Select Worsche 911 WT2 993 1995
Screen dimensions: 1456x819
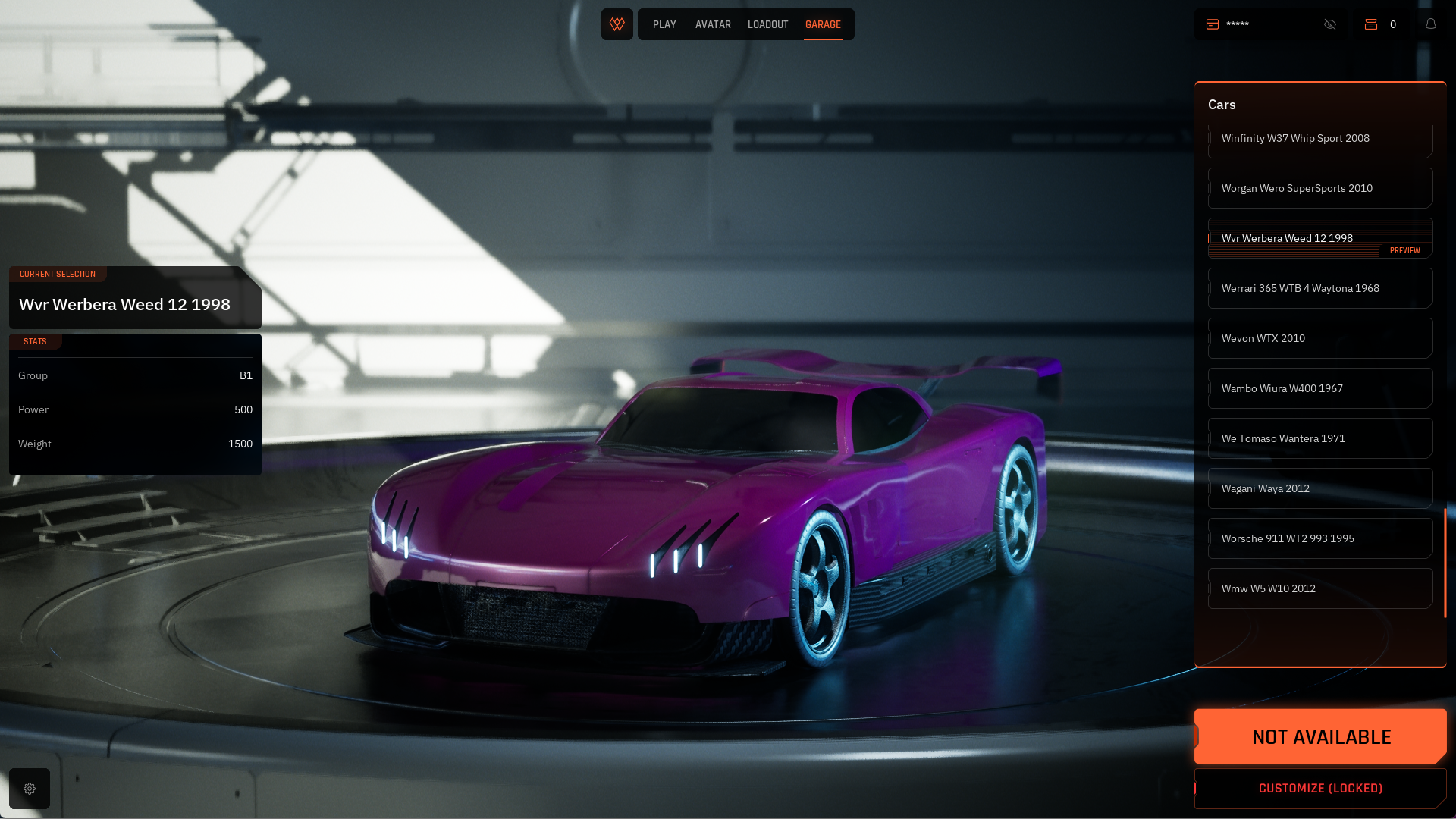tap(1319, 538)
